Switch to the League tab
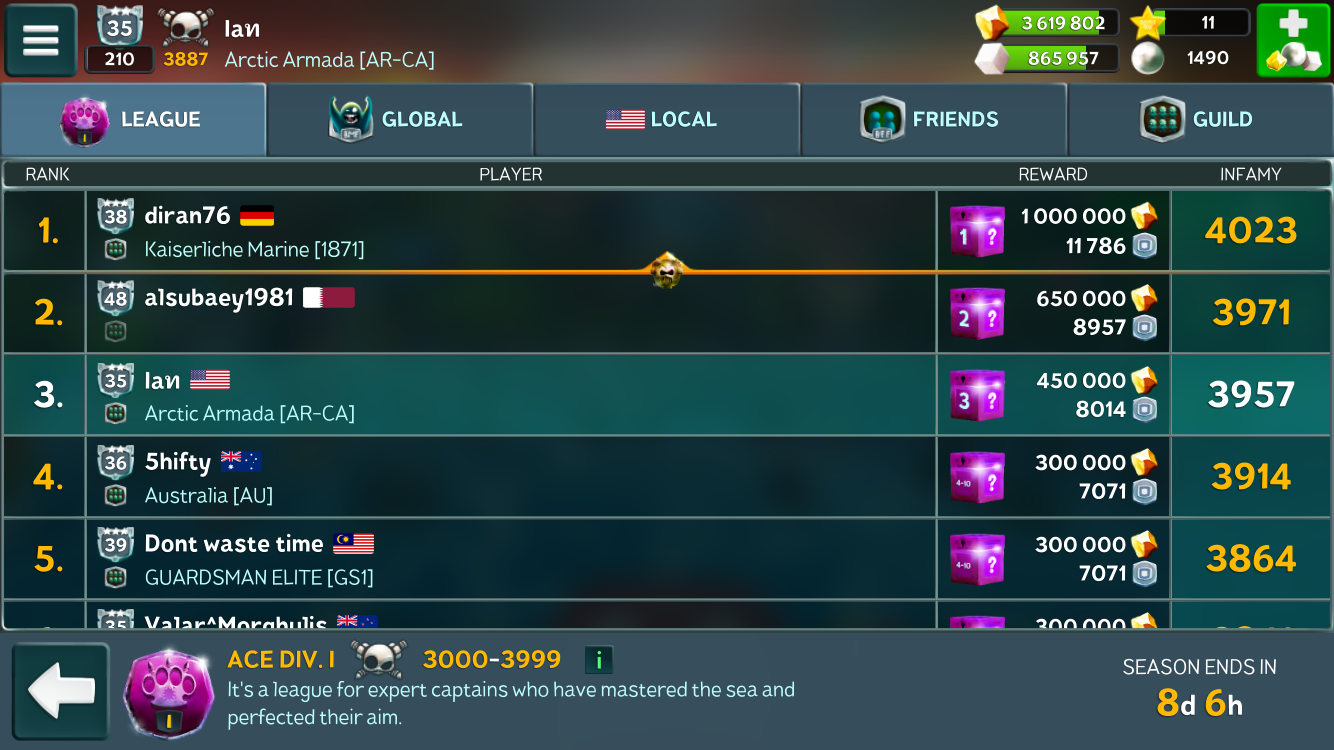1334x750 pixels. click(x=133, y=119)
